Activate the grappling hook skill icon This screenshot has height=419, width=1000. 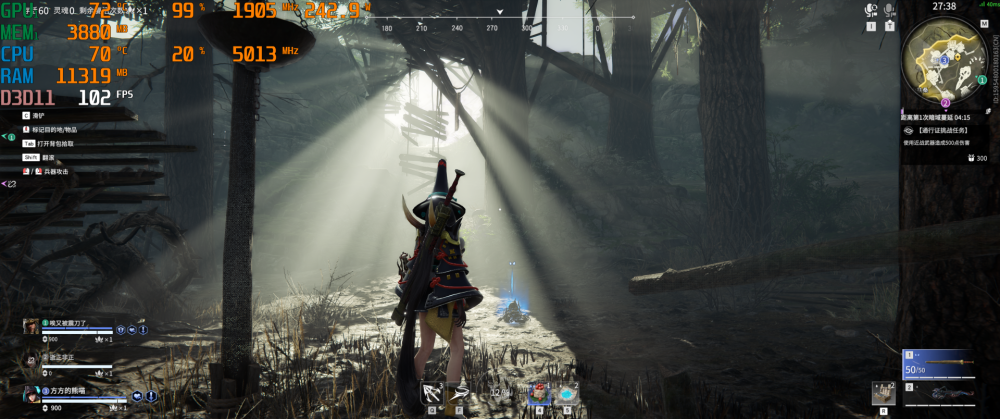point(432,393)
